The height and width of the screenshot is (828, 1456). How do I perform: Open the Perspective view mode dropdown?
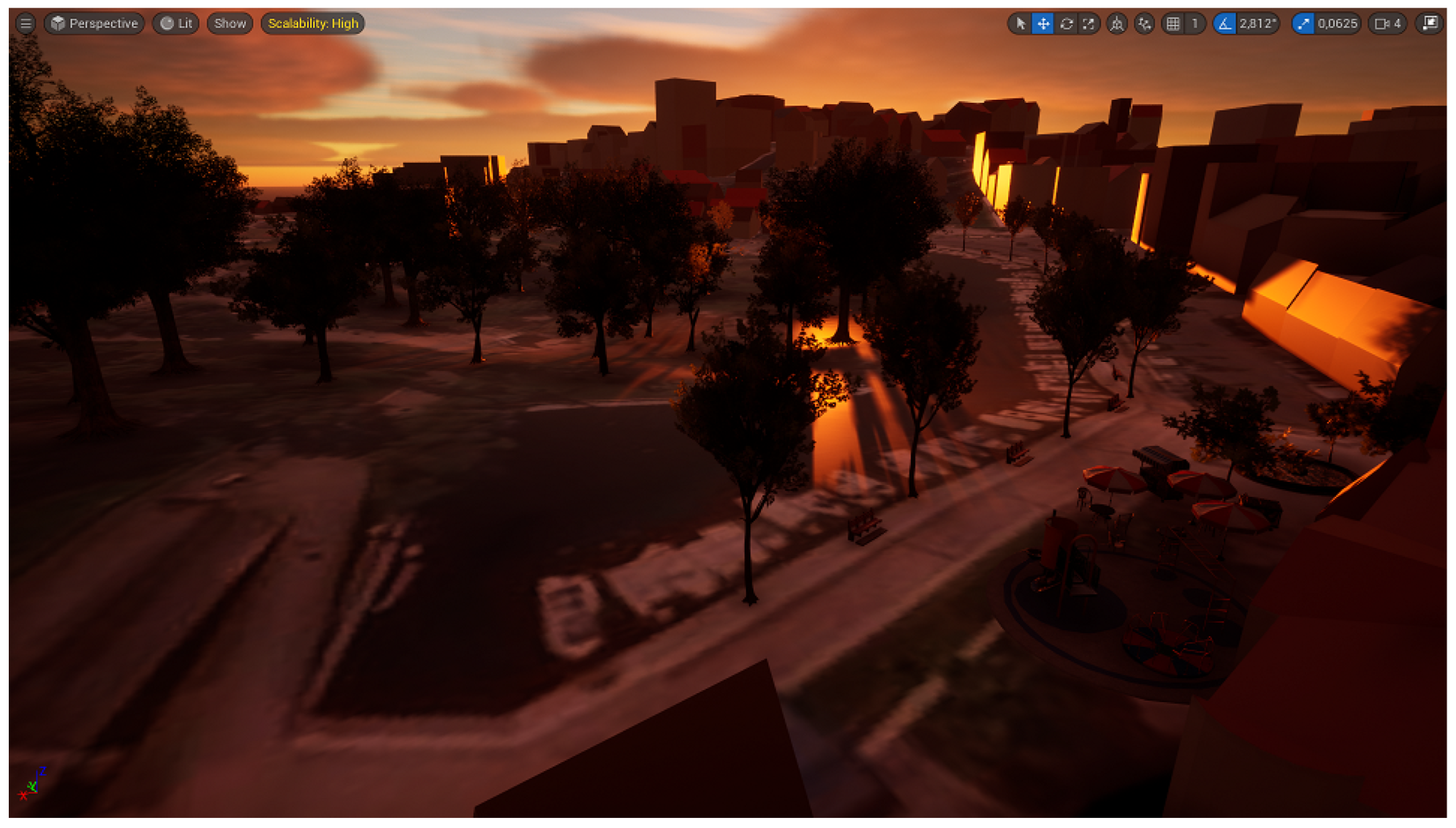click(95, 24)
